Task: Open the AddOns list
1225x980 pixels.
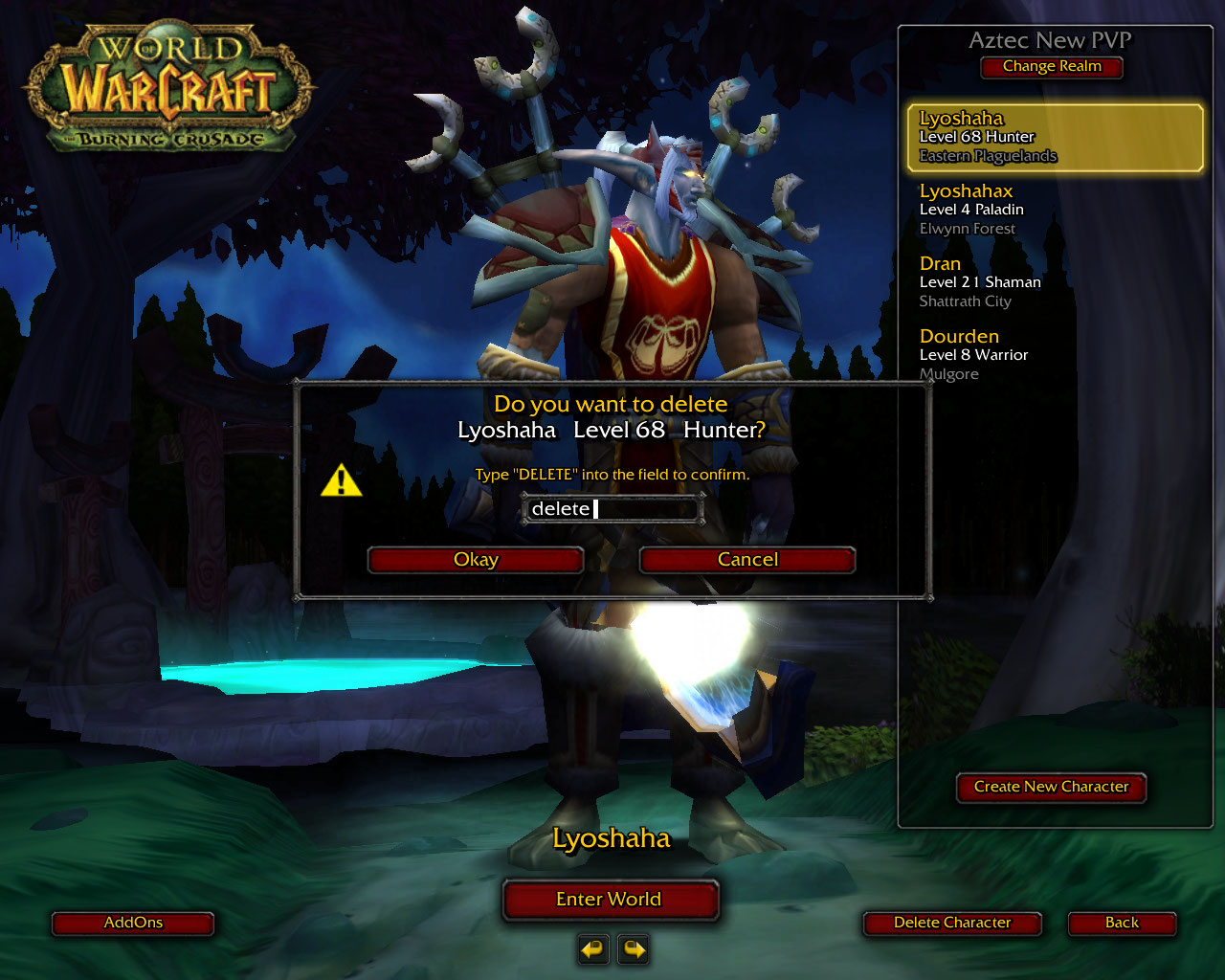Action: coord(133,923)
